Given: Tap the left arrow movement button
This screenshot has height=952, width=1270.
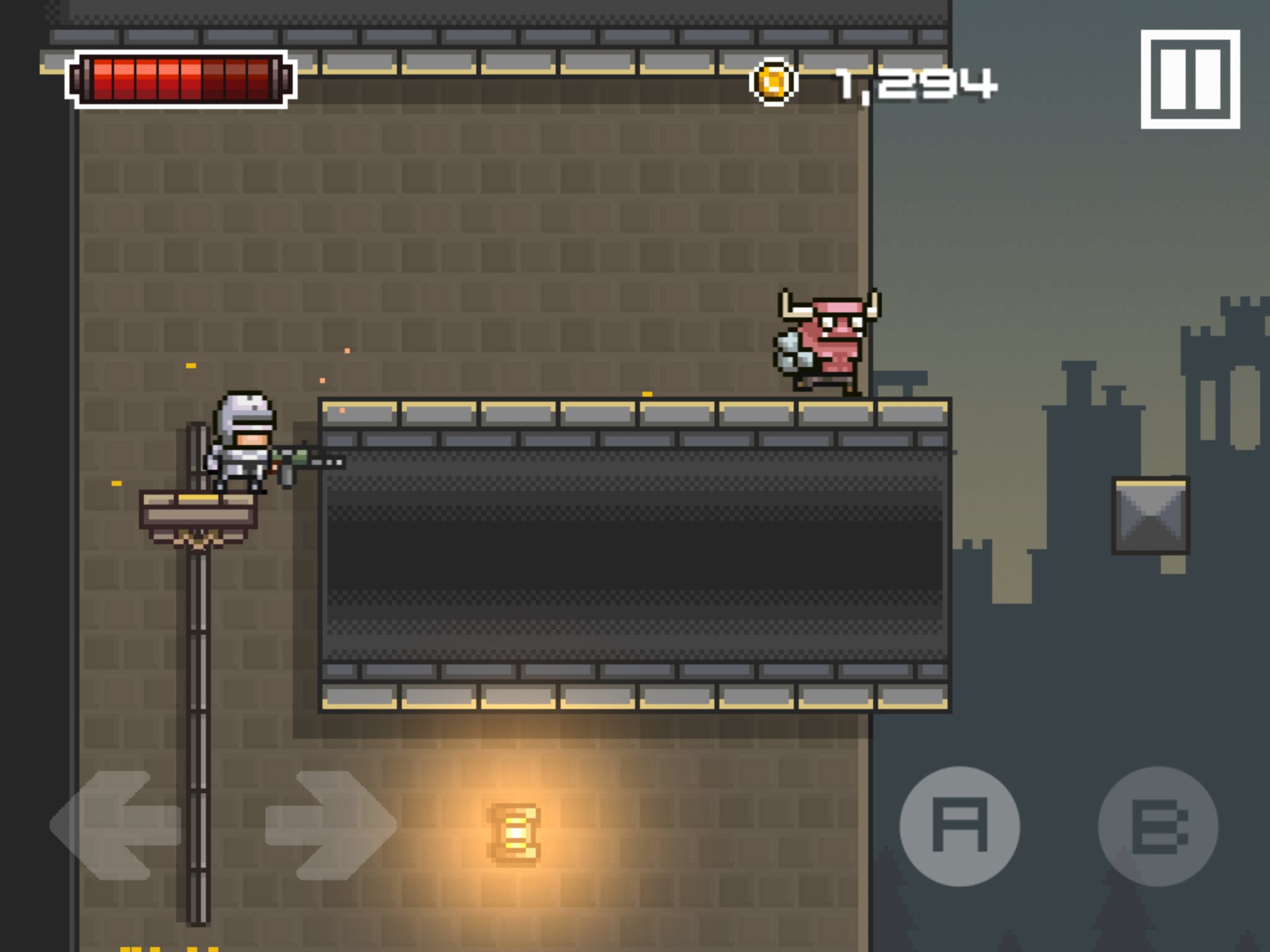Looking at the screenshot, I should pos(115,825).
